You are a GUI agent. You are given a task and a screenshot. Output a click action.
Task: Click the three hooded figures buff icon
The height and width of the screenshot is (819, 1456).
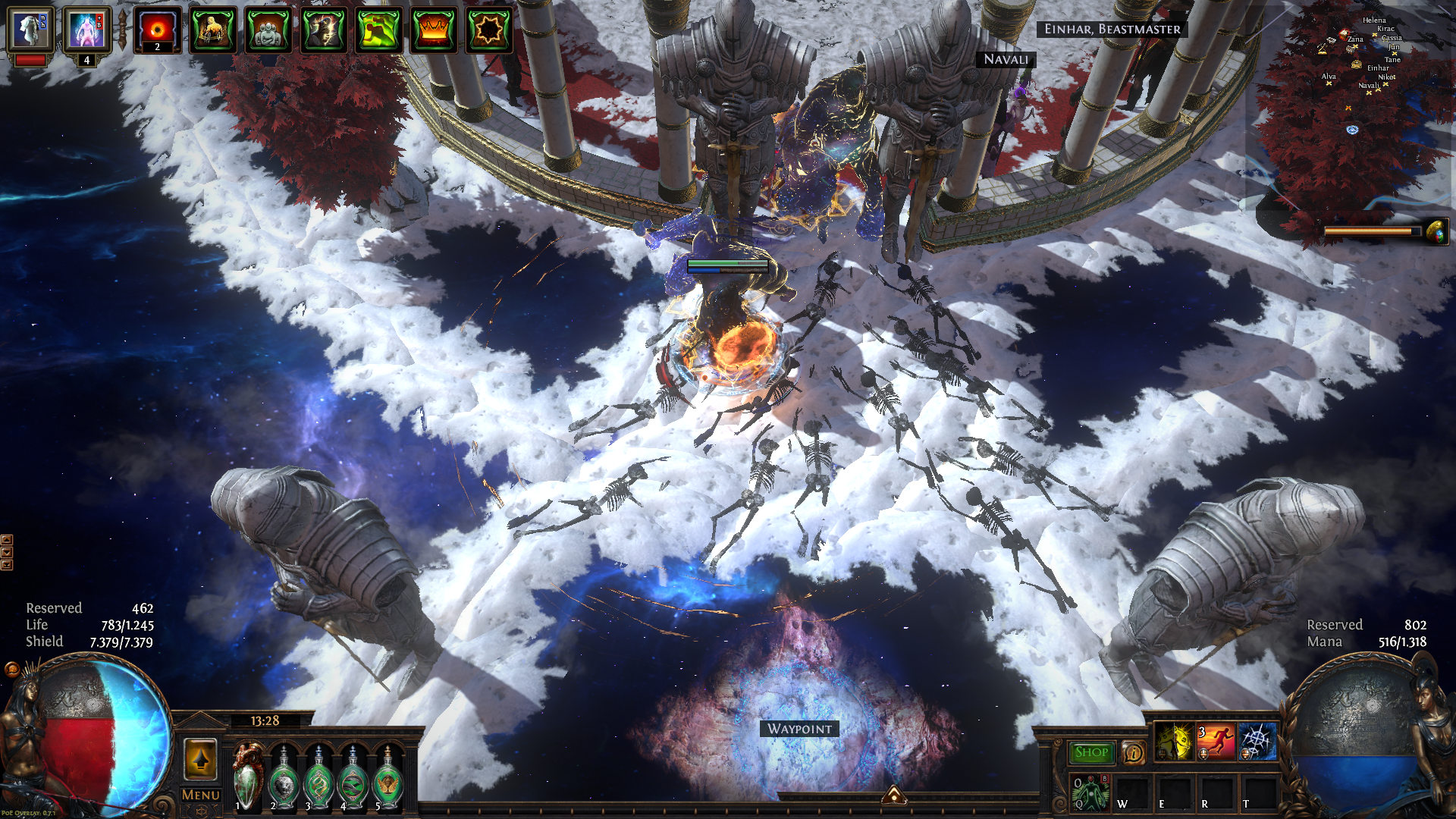click(268, 30)
